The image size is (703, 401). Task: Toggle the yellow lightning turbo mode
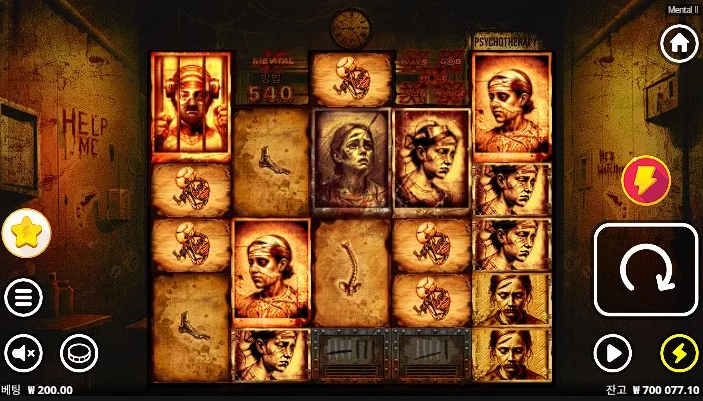(678, 352)
